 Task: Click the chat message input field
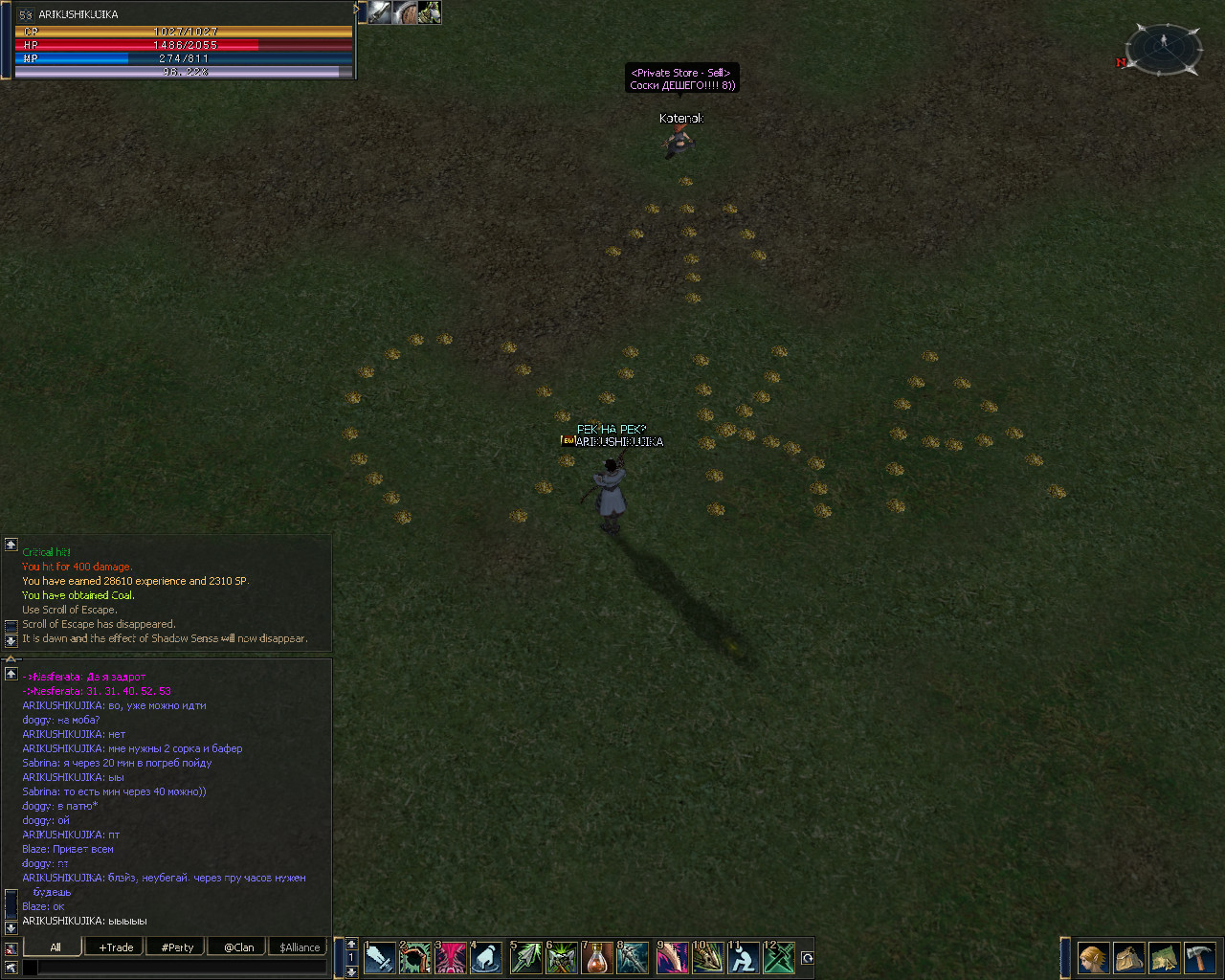pos(182,969)
